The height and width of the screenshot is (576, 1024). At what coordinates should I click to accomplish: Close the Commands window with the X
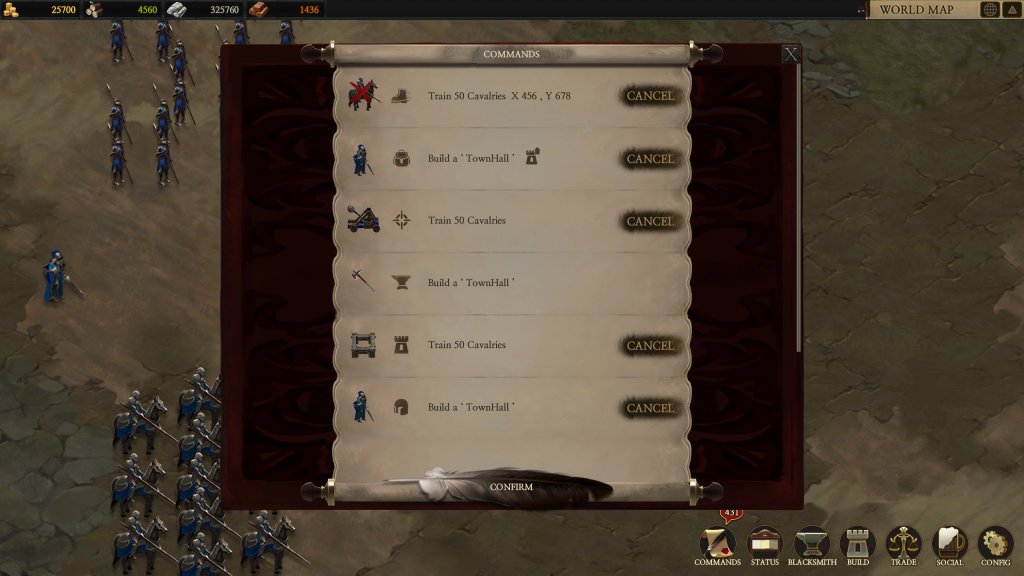(791, 54)
